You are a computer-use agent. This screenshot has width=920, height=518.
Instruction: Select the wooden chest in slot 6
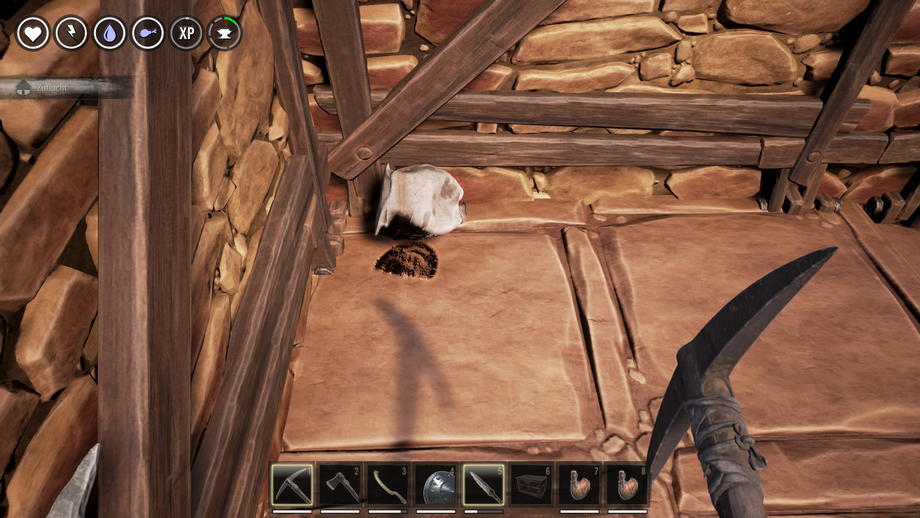[x=531, y=485]
